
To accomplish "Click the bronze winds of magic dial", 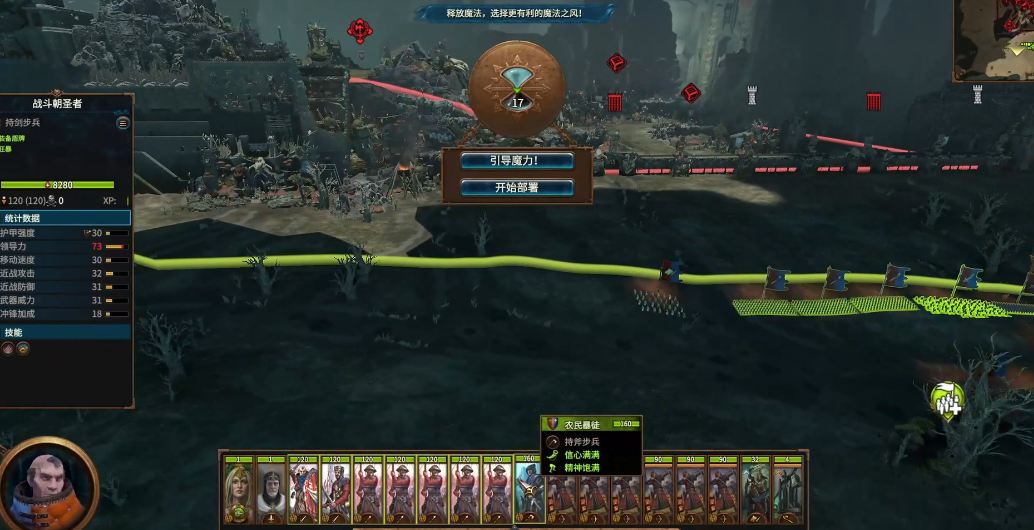I will pos(517,87).
